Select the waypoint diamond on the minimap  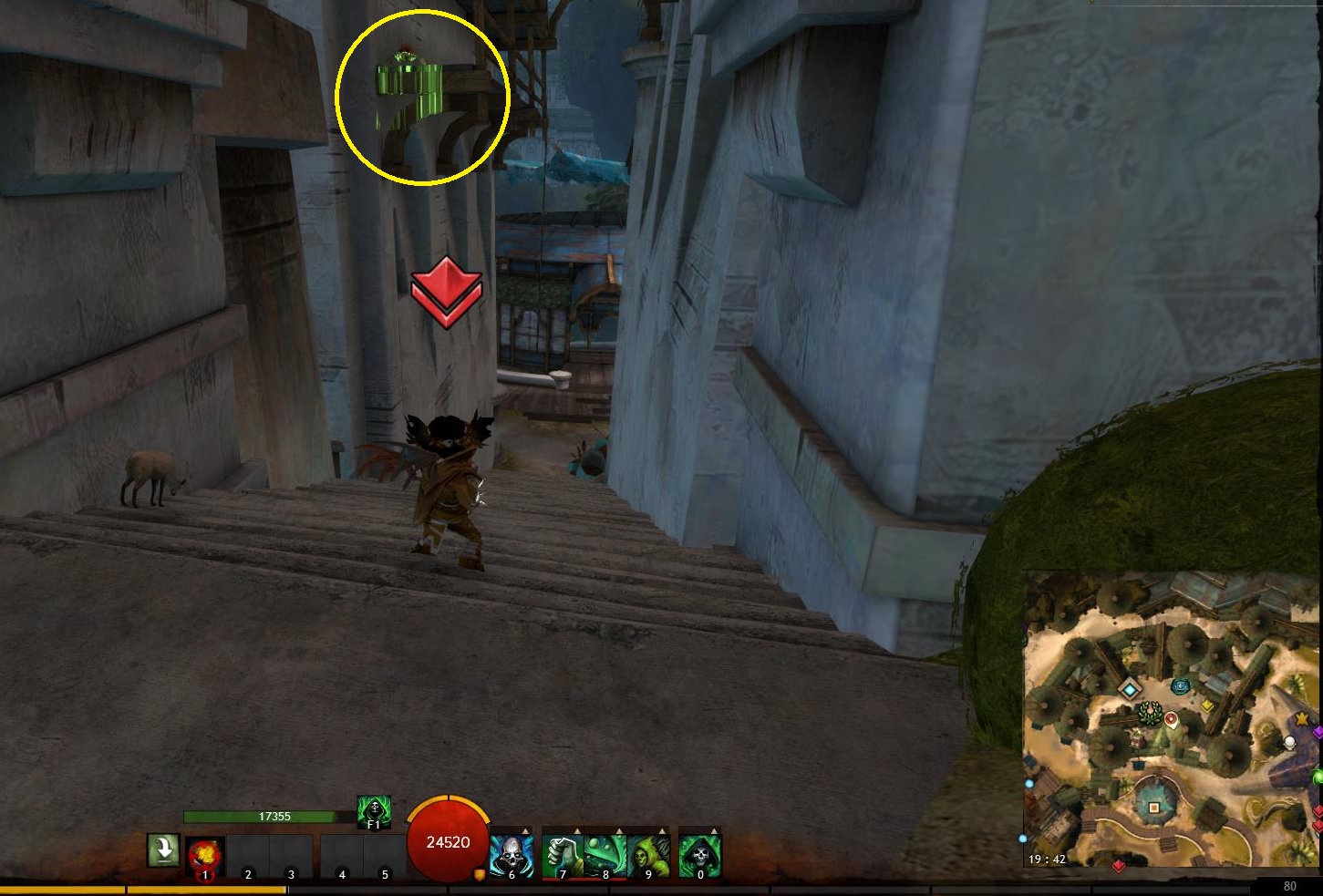[x=1131, y=689]
